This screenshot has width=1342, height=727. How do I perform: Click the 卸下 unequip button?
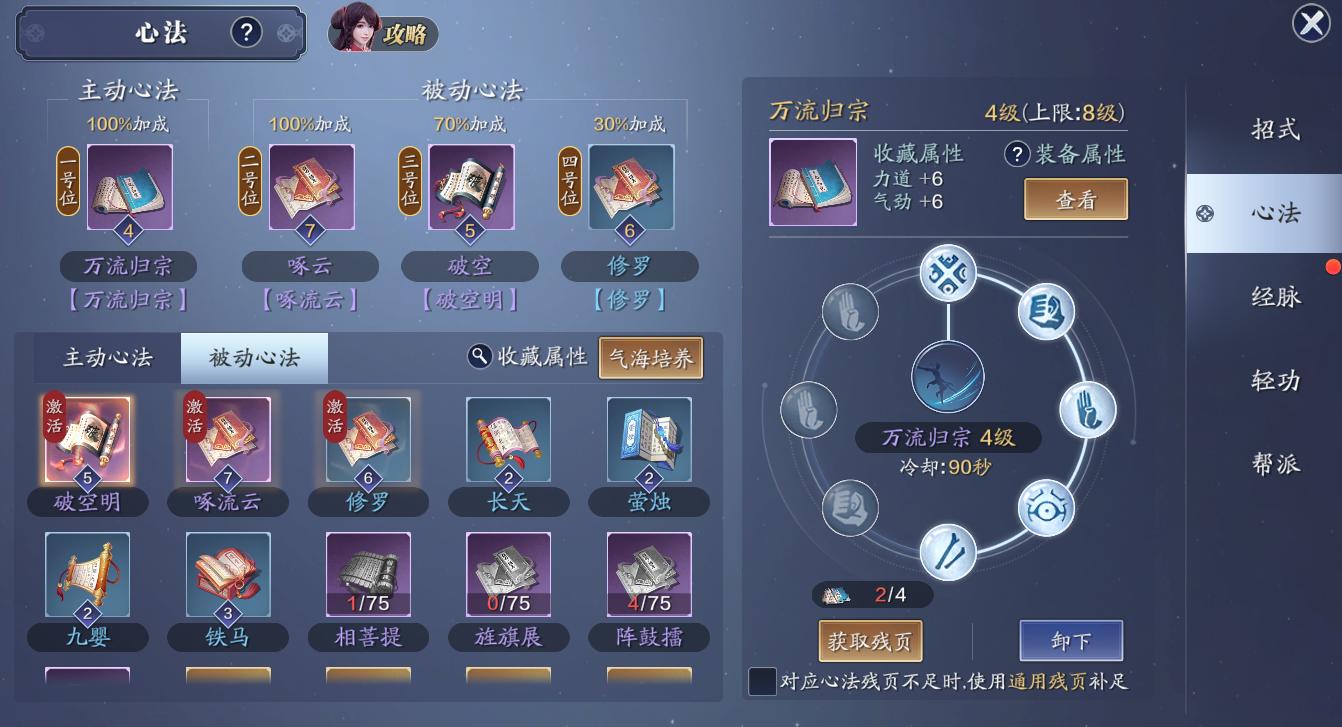(x=1071, y=640)
